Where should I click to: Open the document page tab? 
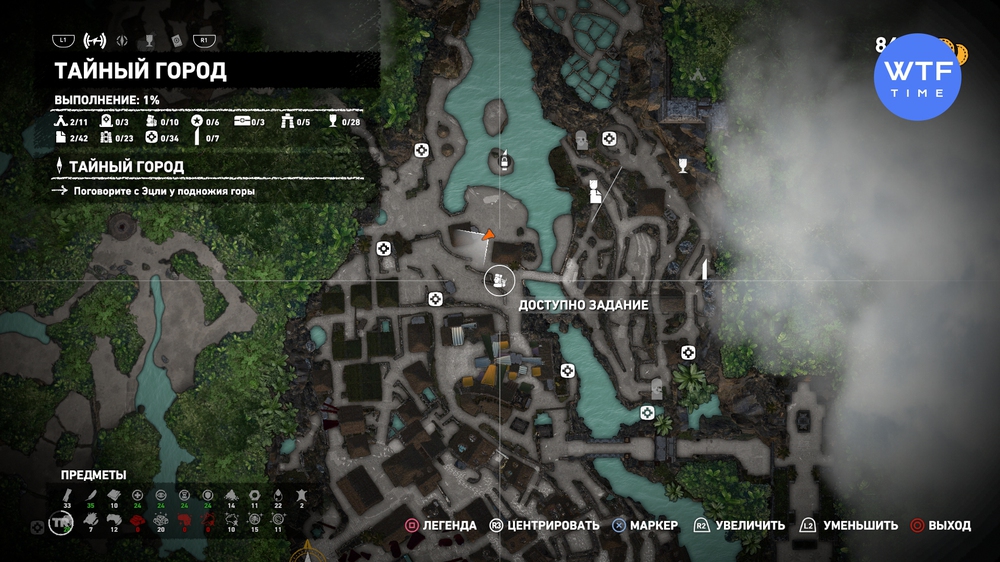point(175,41)
